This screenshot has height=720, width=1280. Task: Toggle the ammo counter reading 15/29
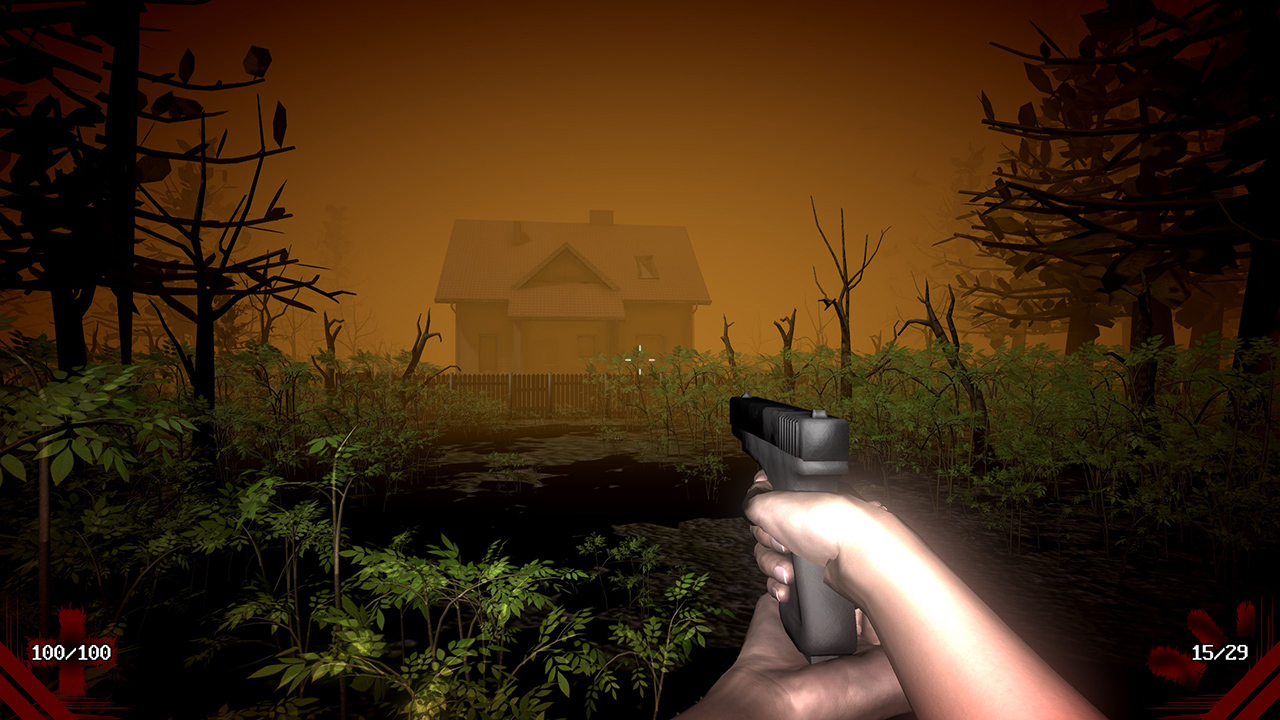tap(1220, 653)
